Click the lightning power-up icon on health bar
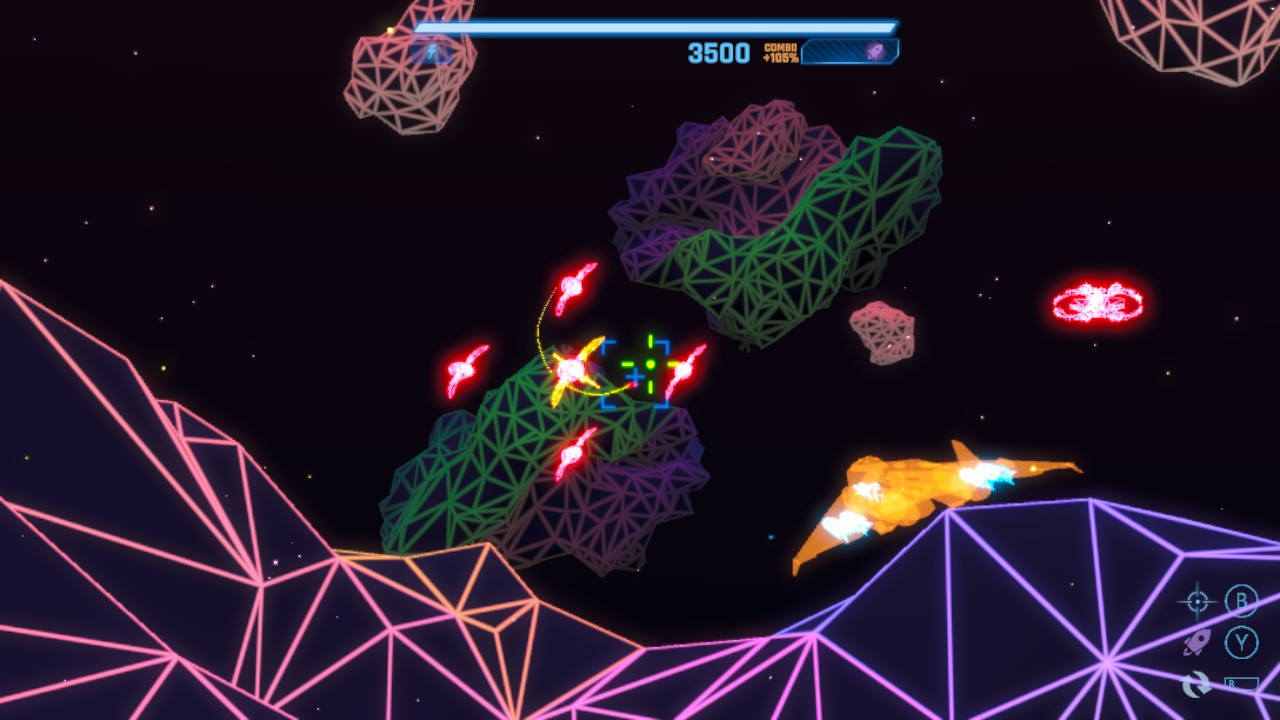This screenshot has width=1280, height=720. tap(430, 52)
